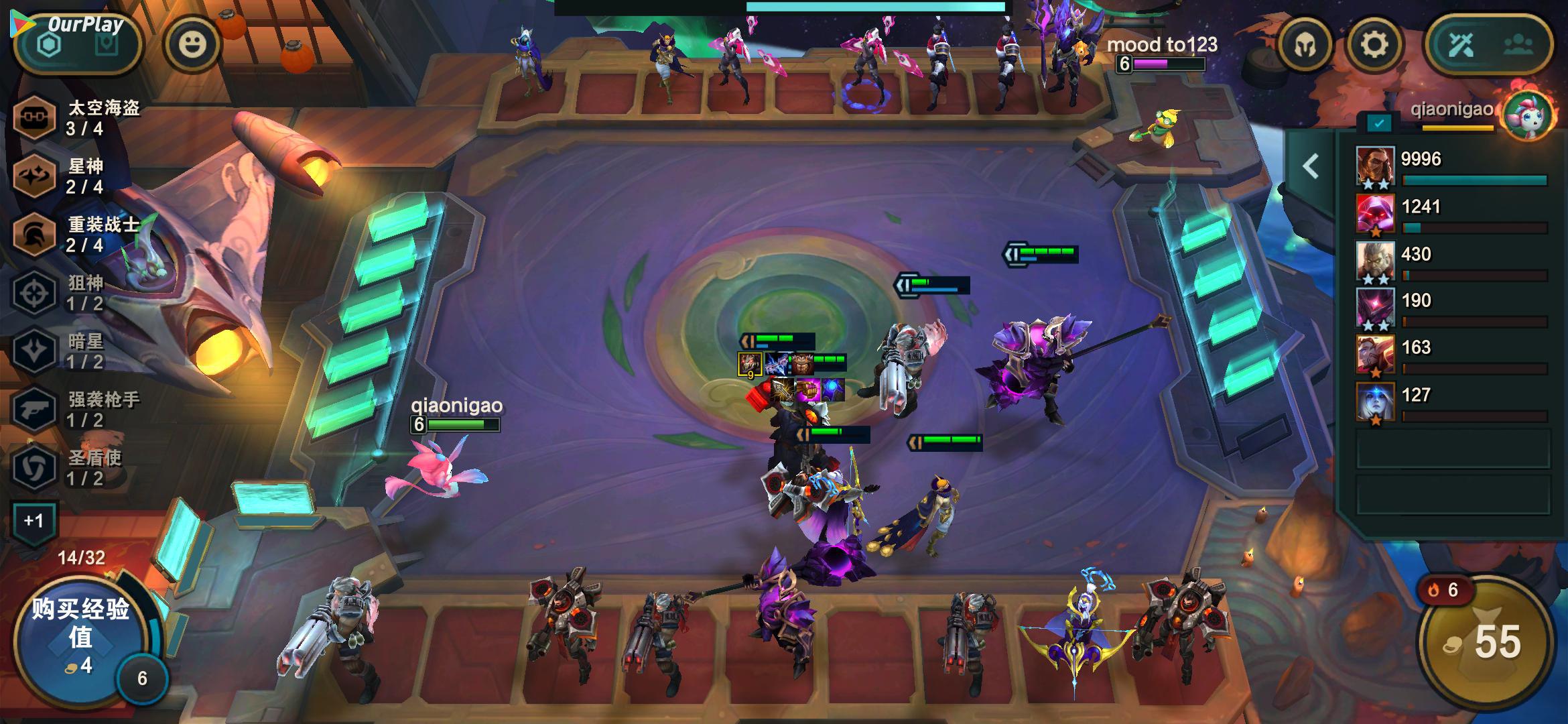Image resolution: width=1568 pixels, height=724 pixels.
Task: Open the gear settings menu
Action: (1374, 46)
